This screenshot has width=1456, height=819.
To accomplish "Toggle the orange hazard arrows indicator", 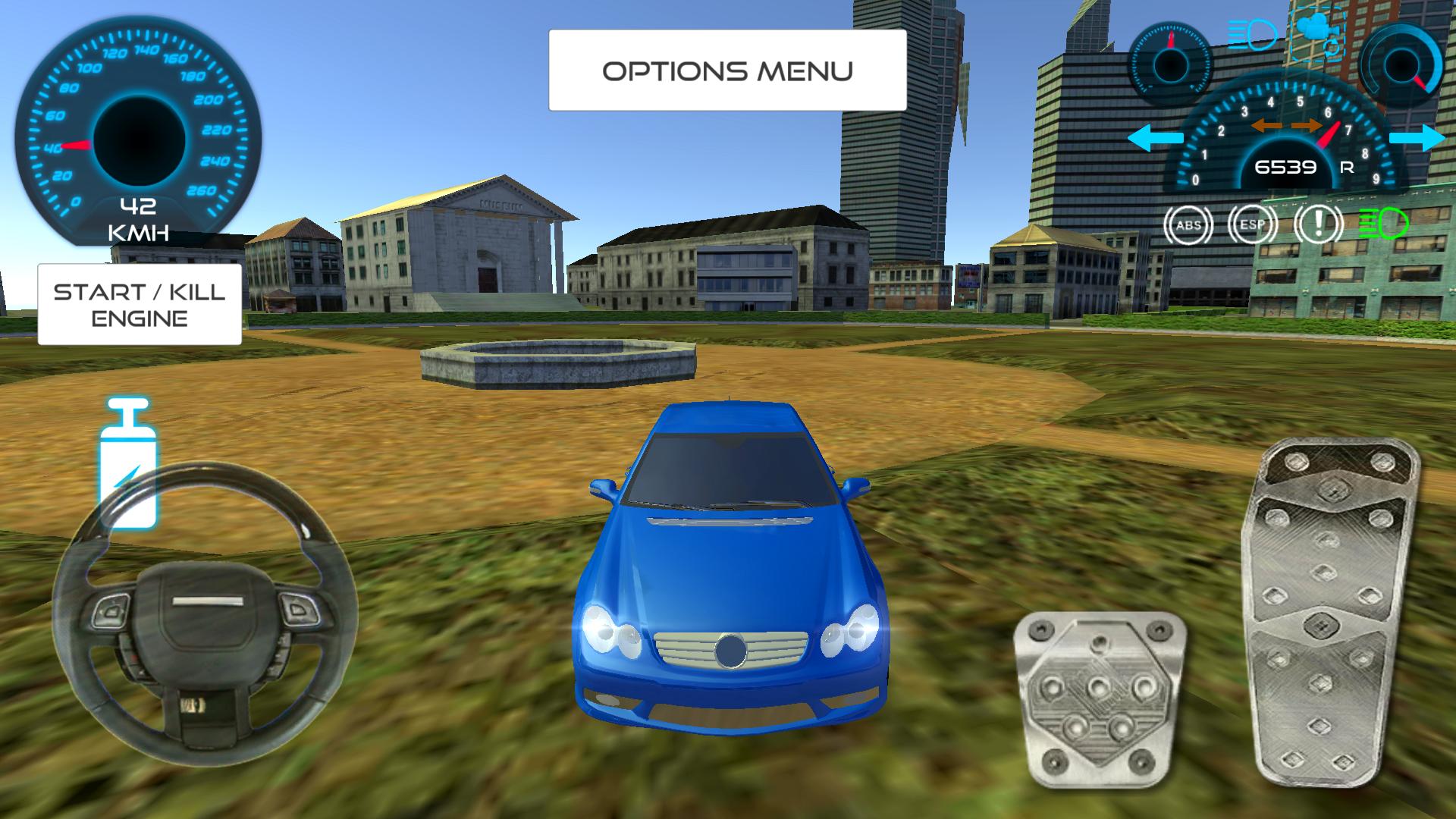I will [1286, 124].
